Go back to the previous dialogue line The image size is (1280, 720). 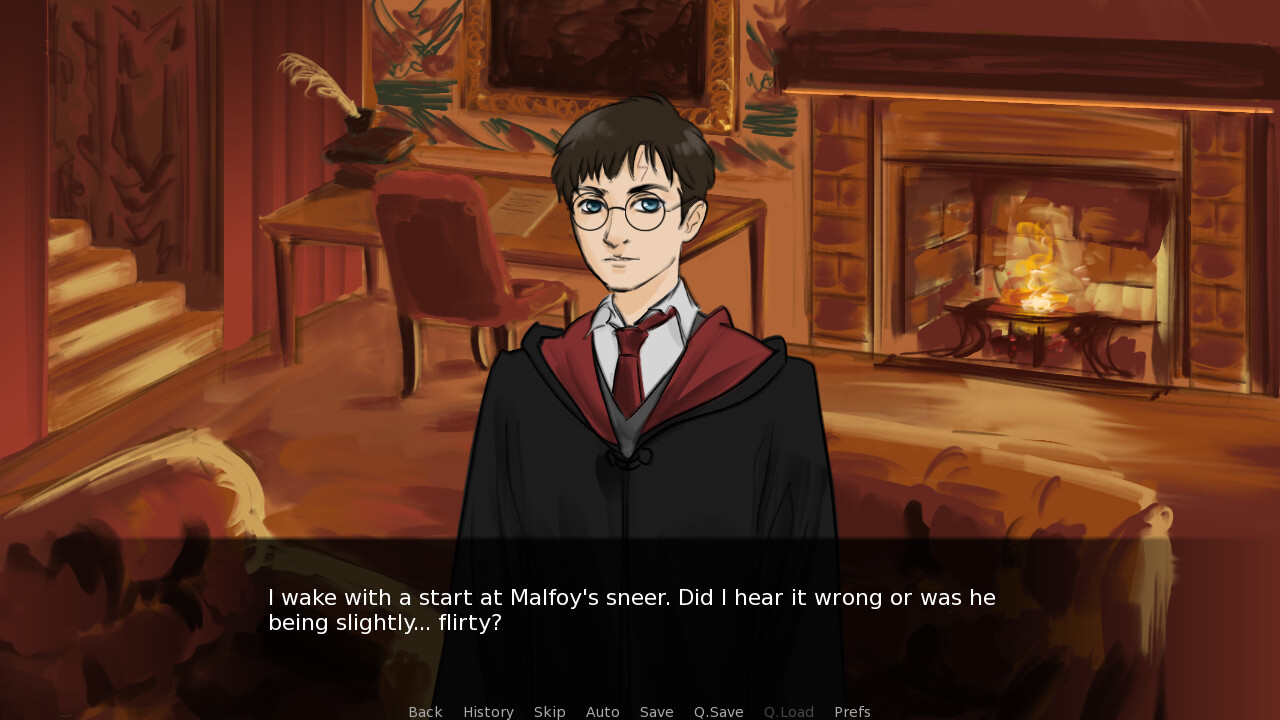click(x=425, y=711)
